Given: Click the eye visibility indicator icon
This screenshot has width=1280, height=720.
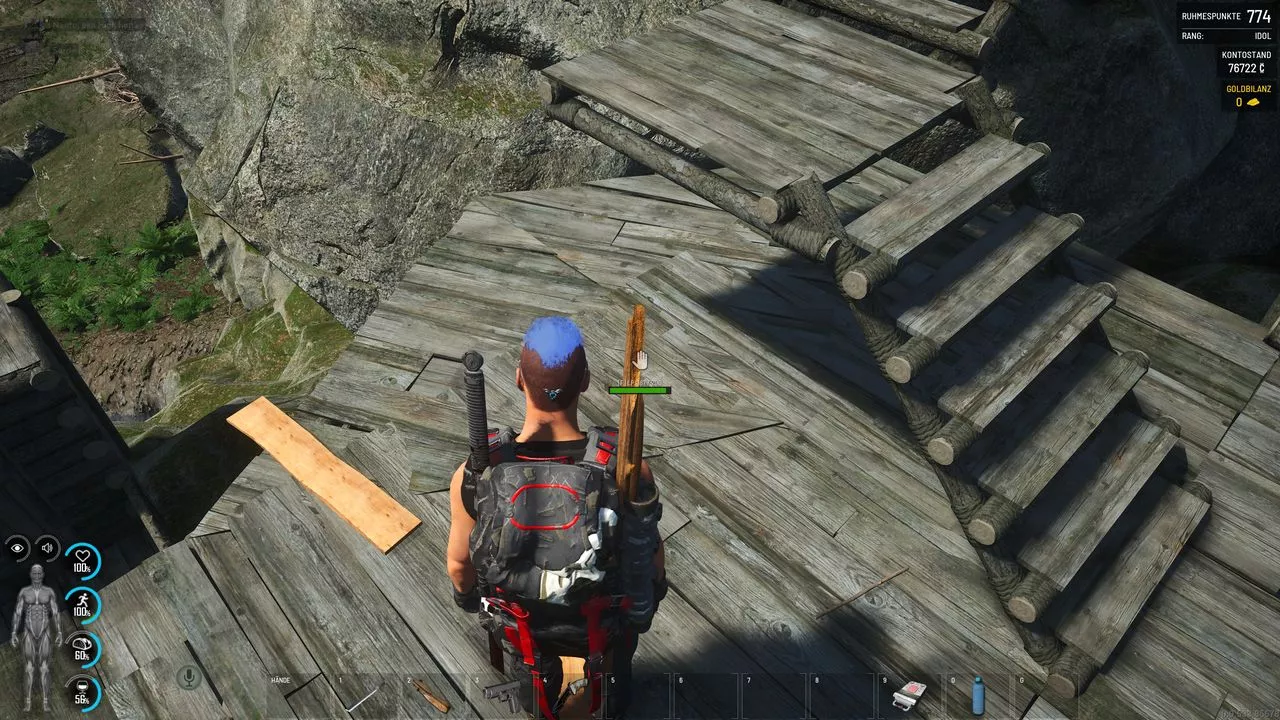Looking at the screenshot, I should click(18, 547).
